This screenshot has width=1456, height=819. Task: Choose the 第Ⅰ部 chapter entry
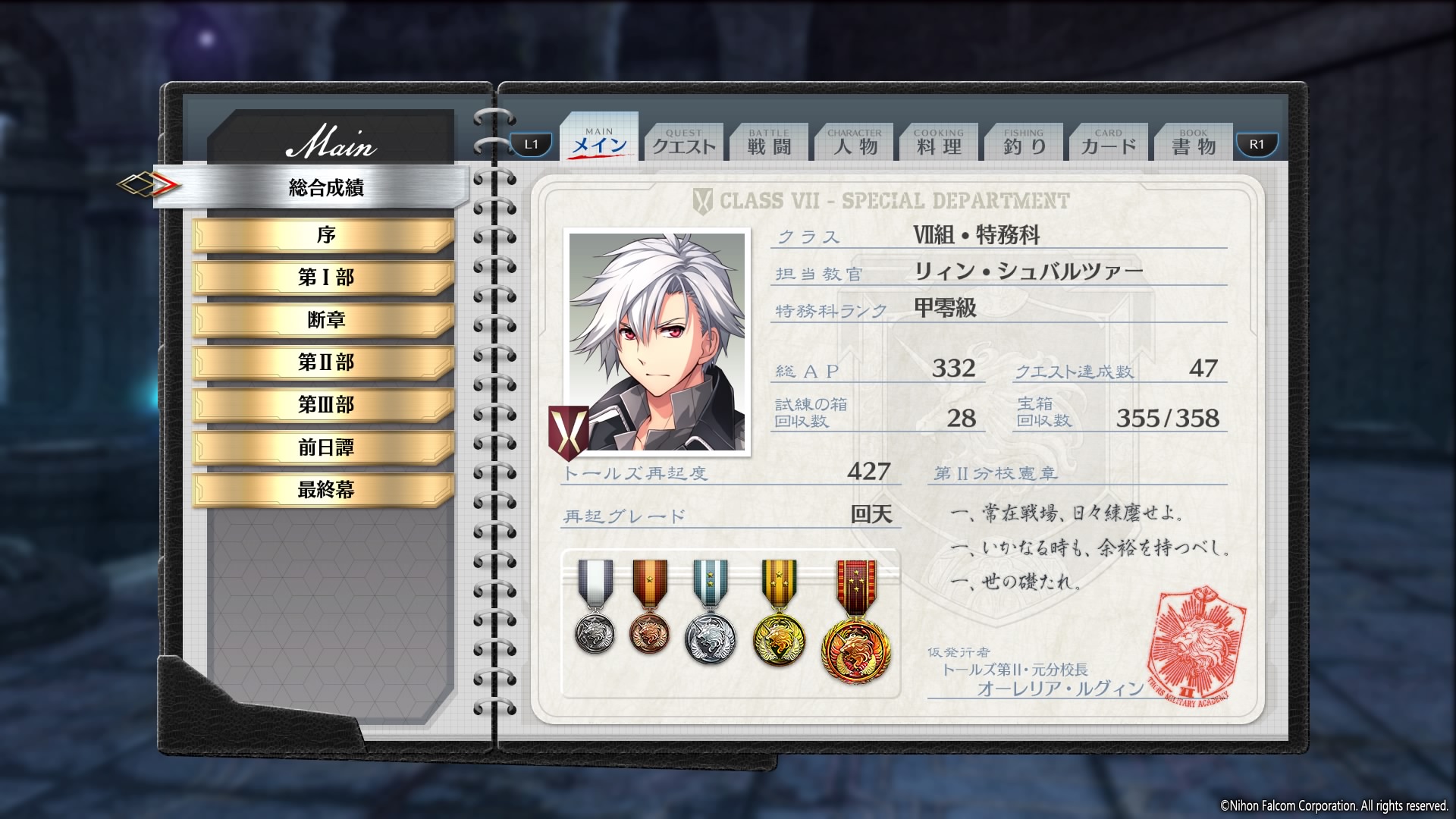coord(325,278)
